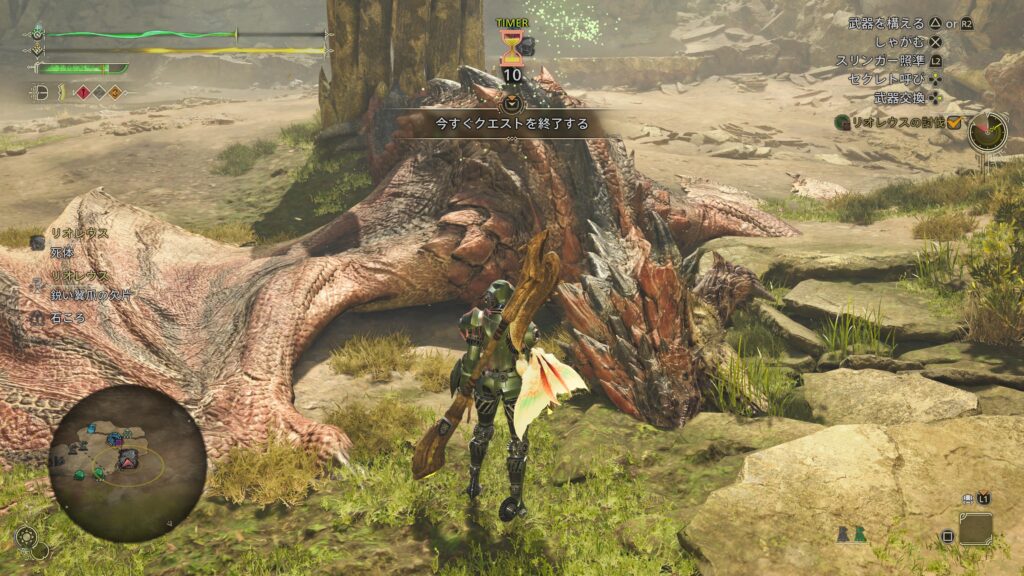This screenshot has width=1024, height=576.
Task: Select the empty item bar slot
Action: tap(975, 528)
